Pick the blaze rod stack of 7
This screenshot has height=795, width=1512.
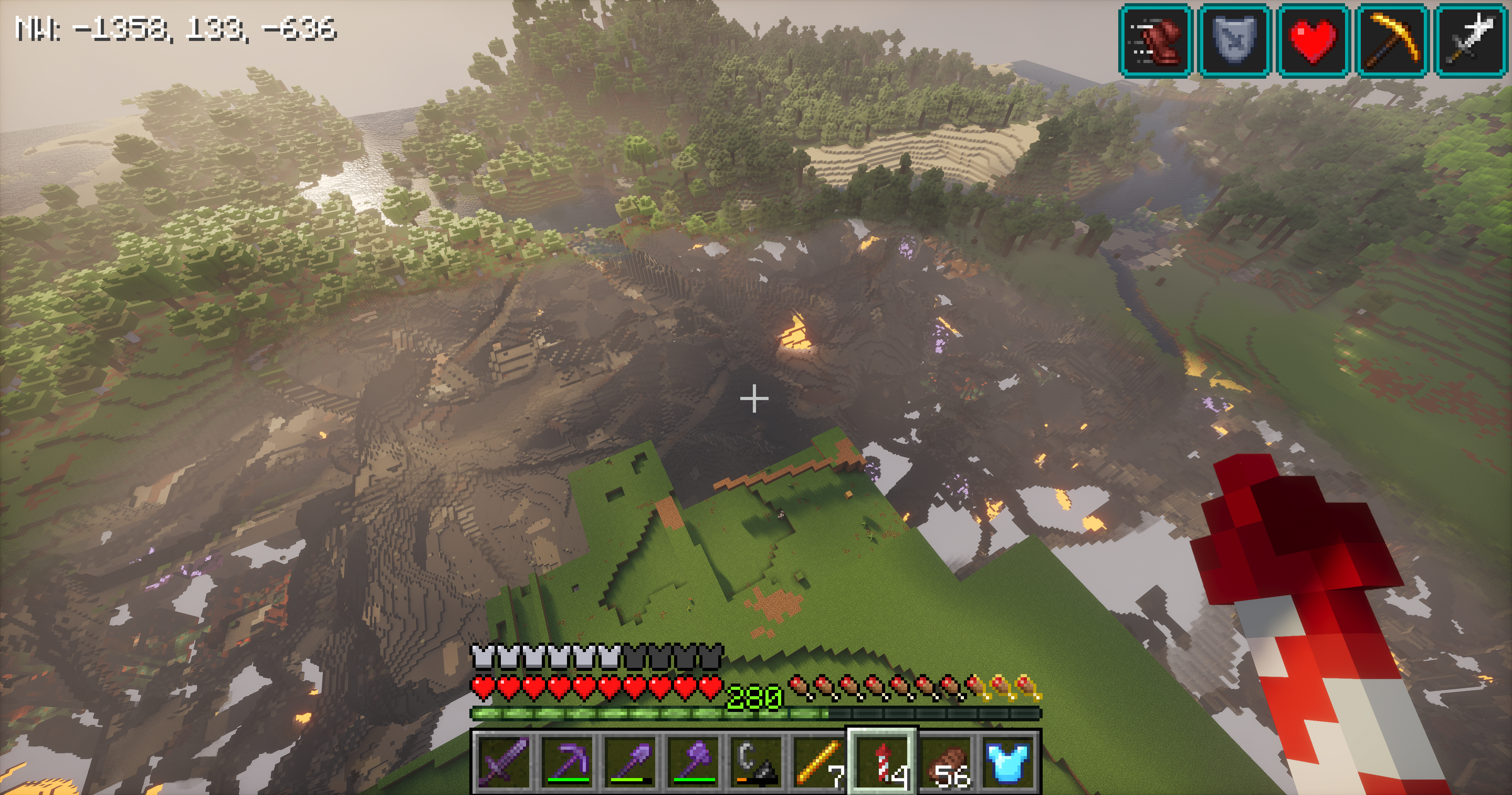(820, 762)
